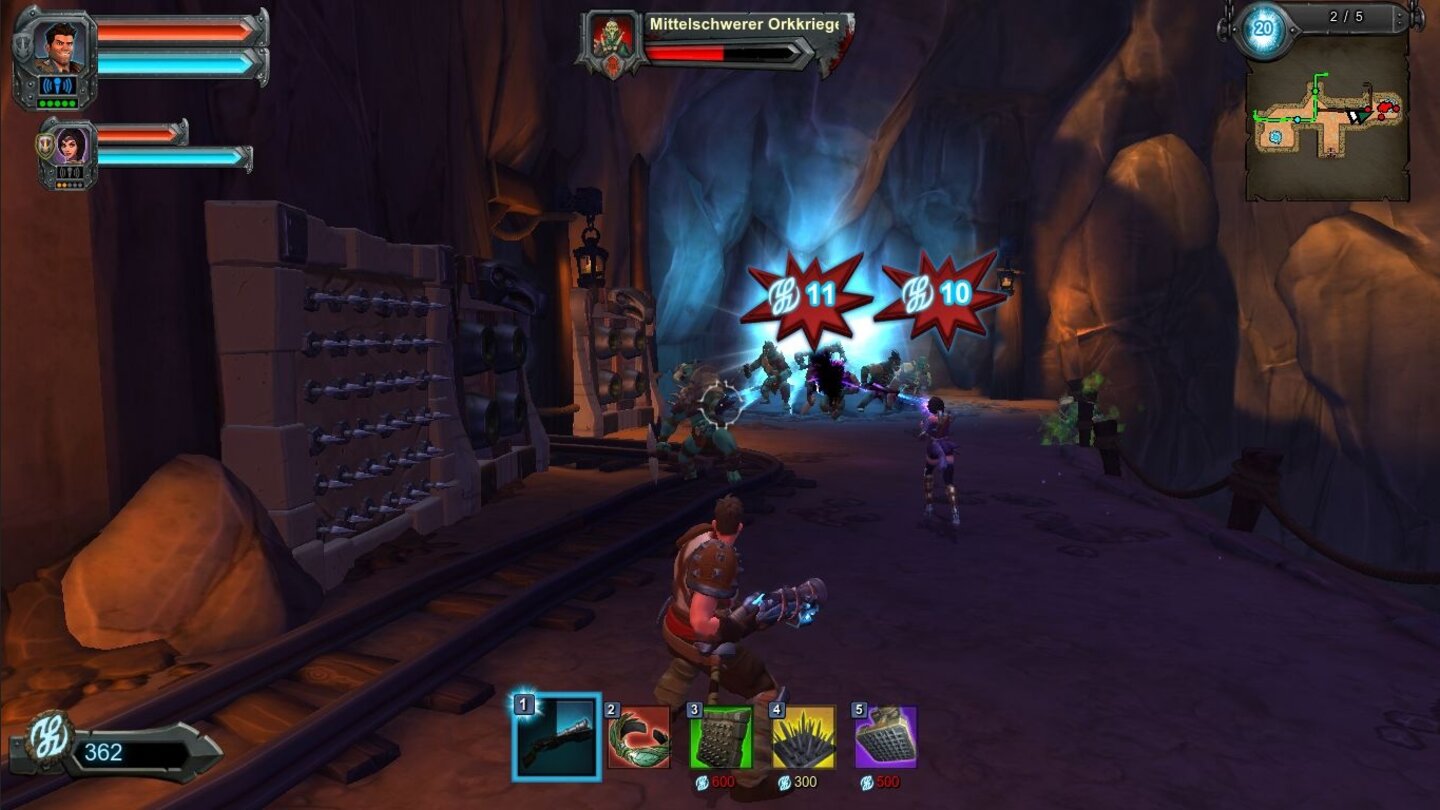Expand the wave counter showing 2/5
The height and width of the screenshot is (810, 1440).
pyautogui.click(x=1347, y=16)
